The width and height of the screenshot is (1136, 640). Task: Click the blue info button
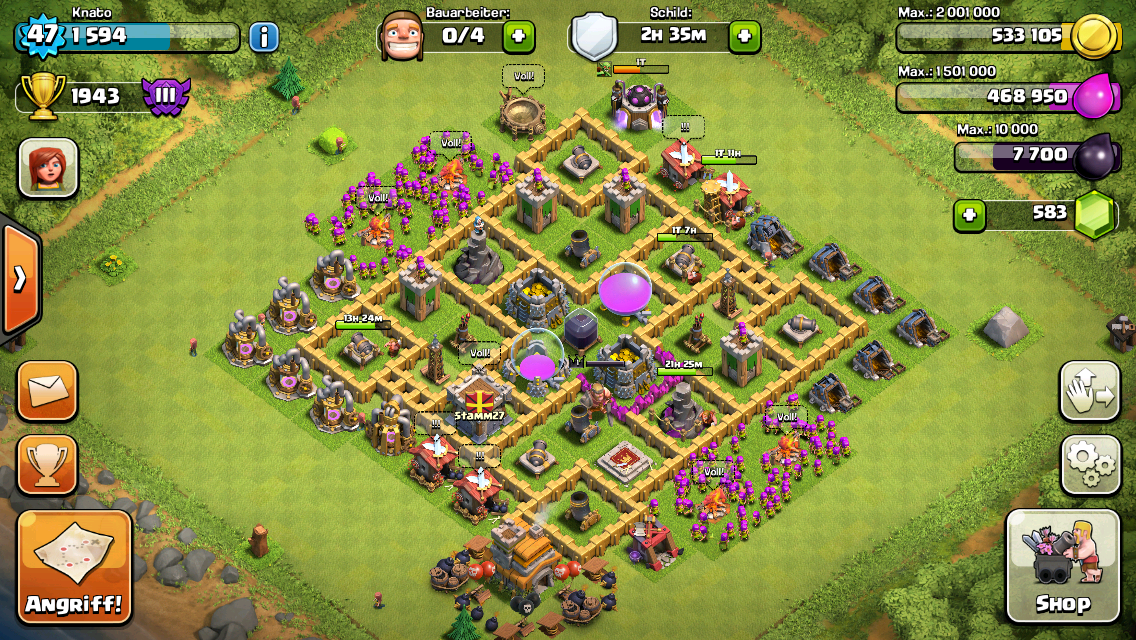tap(264, 38)
